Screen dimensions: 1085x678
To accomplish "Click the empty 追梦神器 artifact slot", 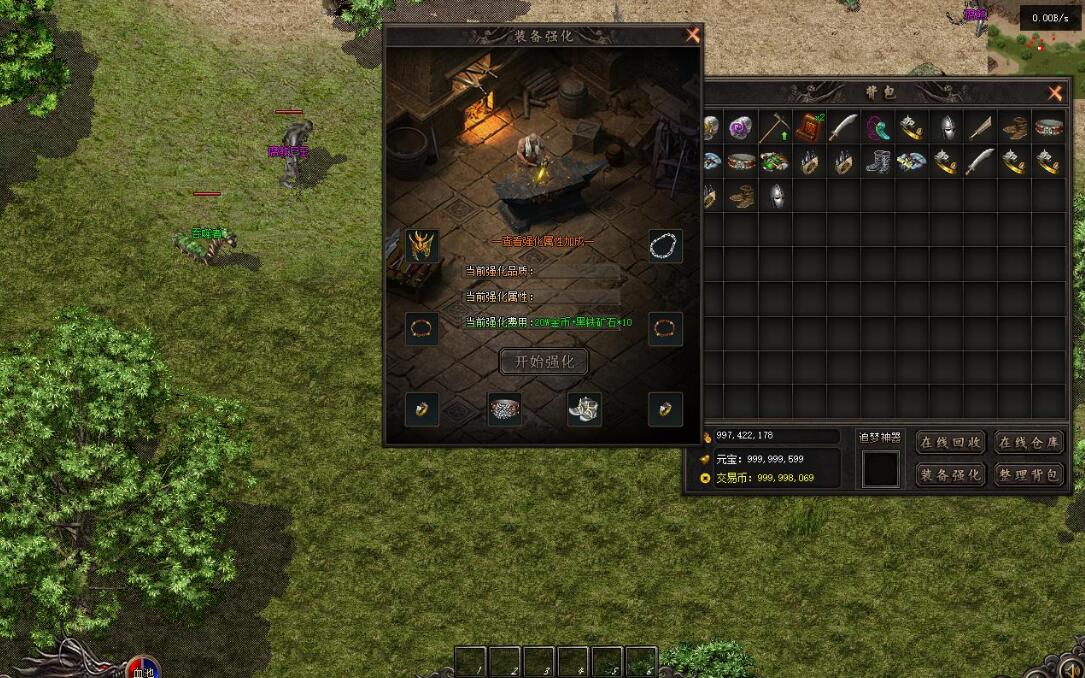I will [880, 468].
